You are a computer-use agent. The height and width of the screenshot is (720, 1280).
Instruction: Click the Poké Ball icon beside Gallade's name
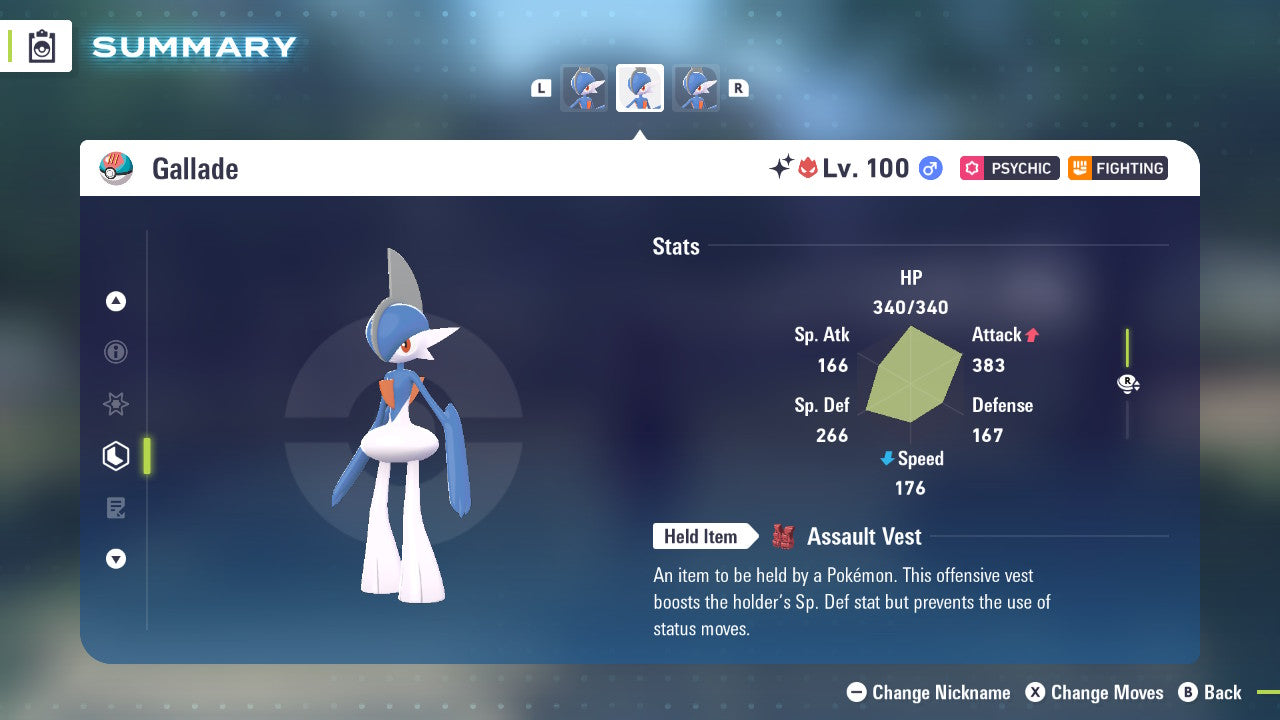point(116,168)
